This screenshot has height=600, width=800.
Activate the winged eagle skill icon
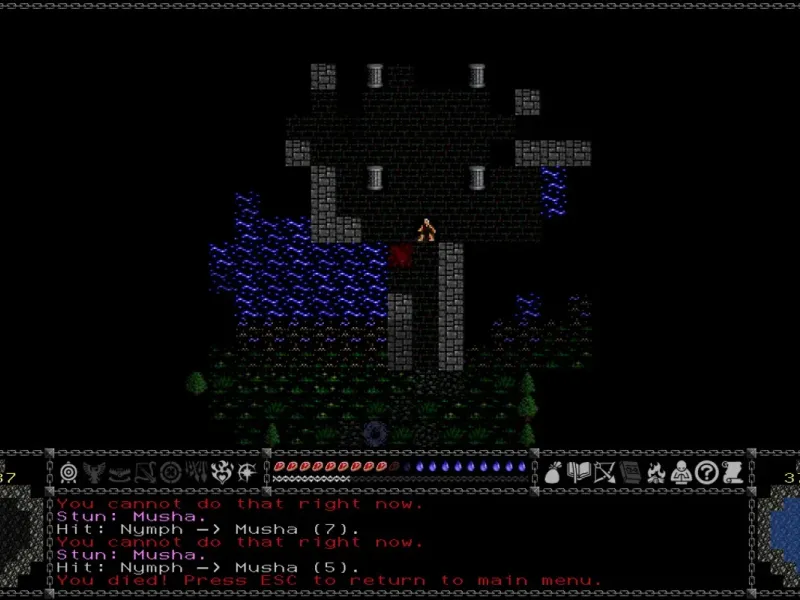[94, 472]
